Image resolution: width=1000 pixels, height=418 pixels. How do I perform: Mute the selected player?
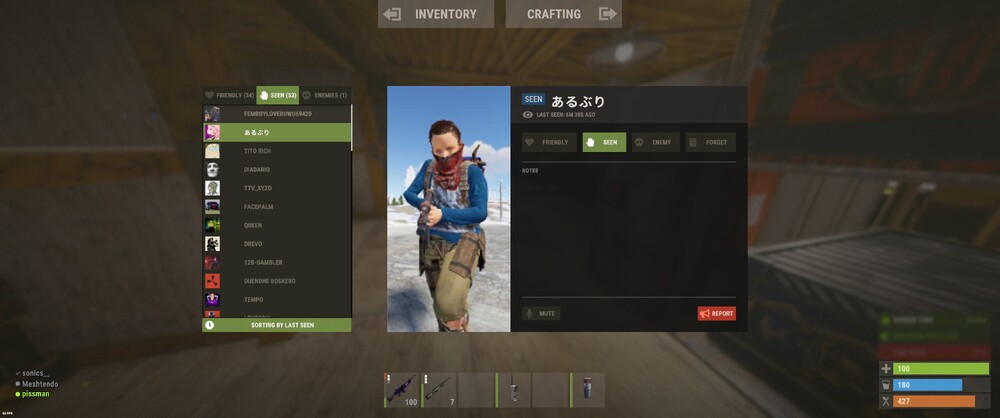[x=541, y=313]
